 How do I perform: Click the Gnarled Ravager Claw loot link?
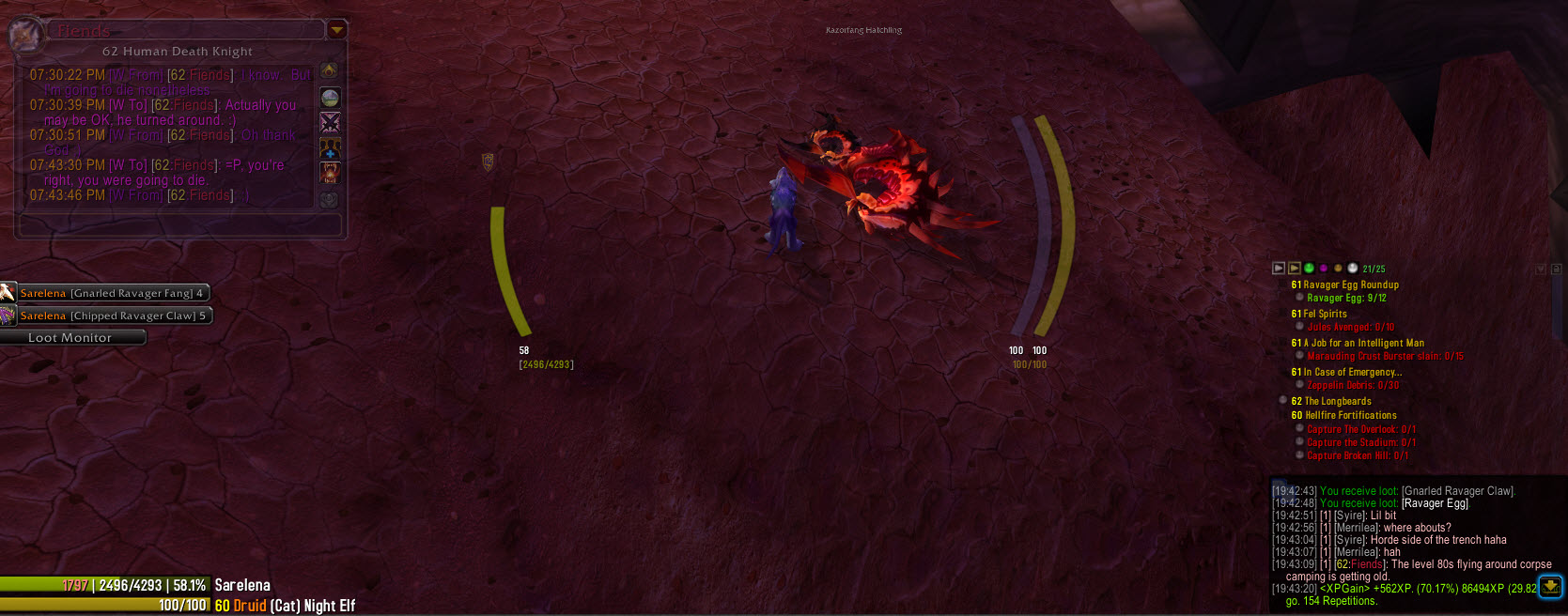pos(1457,491)
